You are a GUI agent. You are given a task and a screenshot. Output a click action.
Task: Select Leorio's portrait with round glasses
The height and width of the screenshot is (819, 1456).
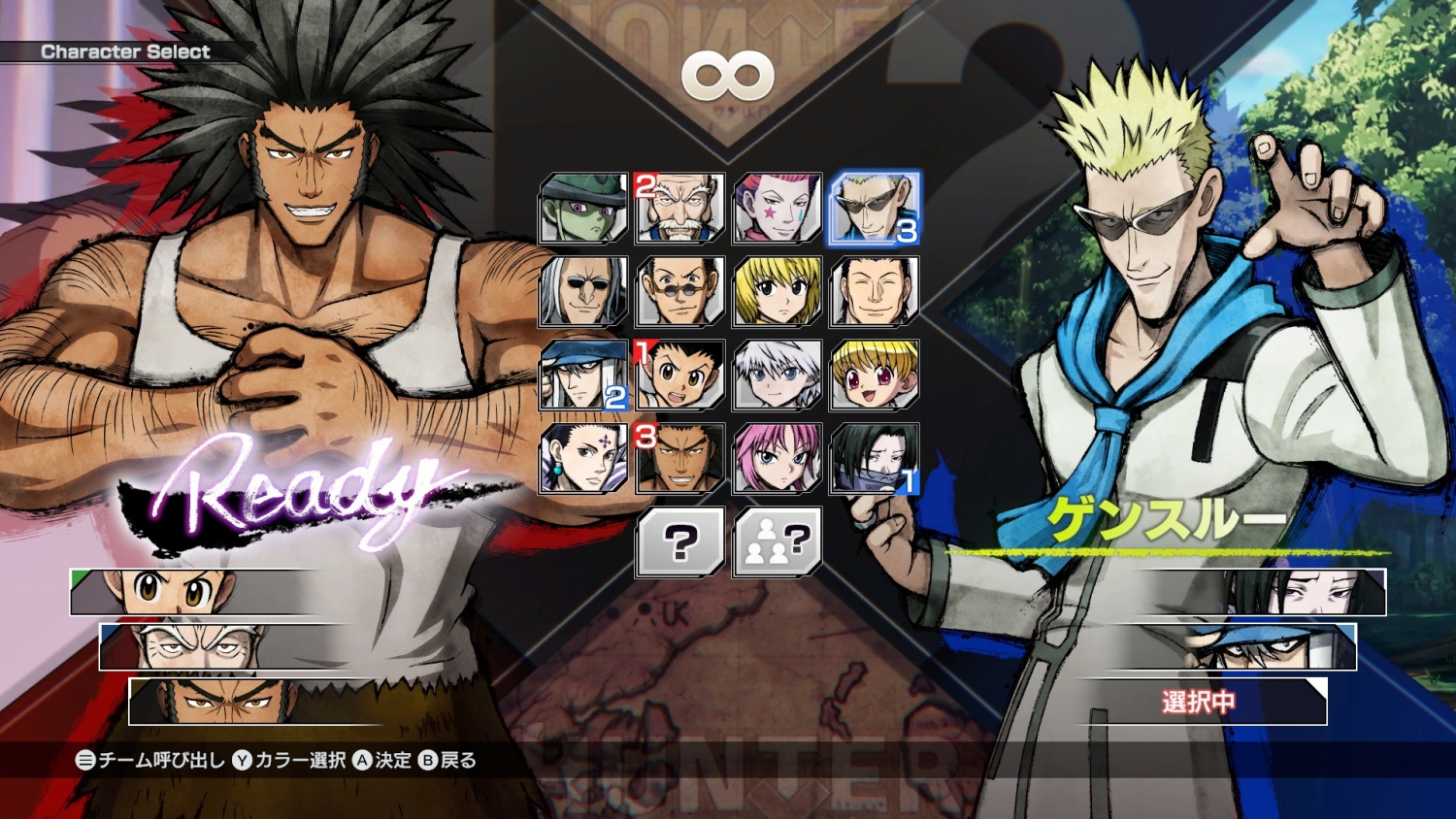pyautogui.click(x=680, y=291)
